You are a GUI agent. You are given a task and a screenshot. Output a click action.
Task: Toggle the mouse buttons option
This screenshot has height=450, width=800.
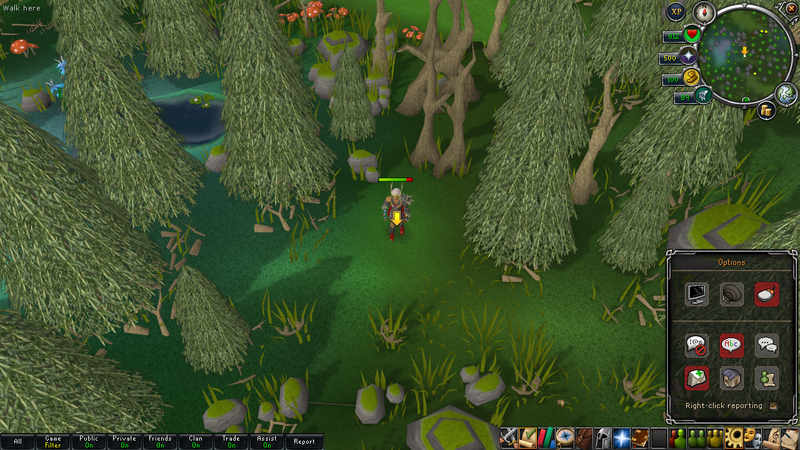(767, 294)
